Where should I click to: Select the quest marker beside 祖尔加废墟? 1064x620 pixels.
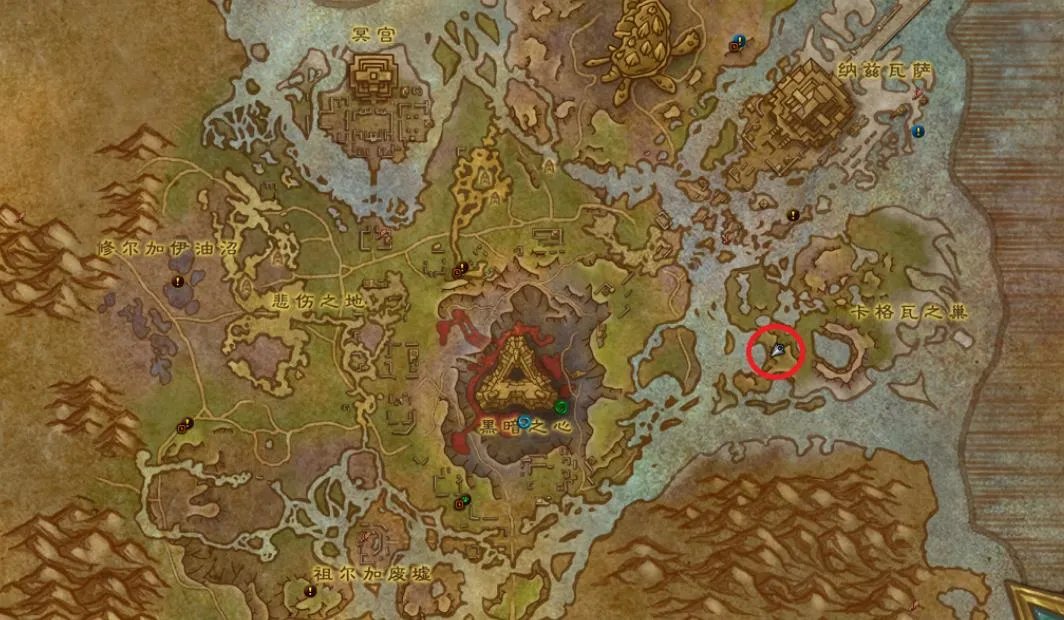310,591
